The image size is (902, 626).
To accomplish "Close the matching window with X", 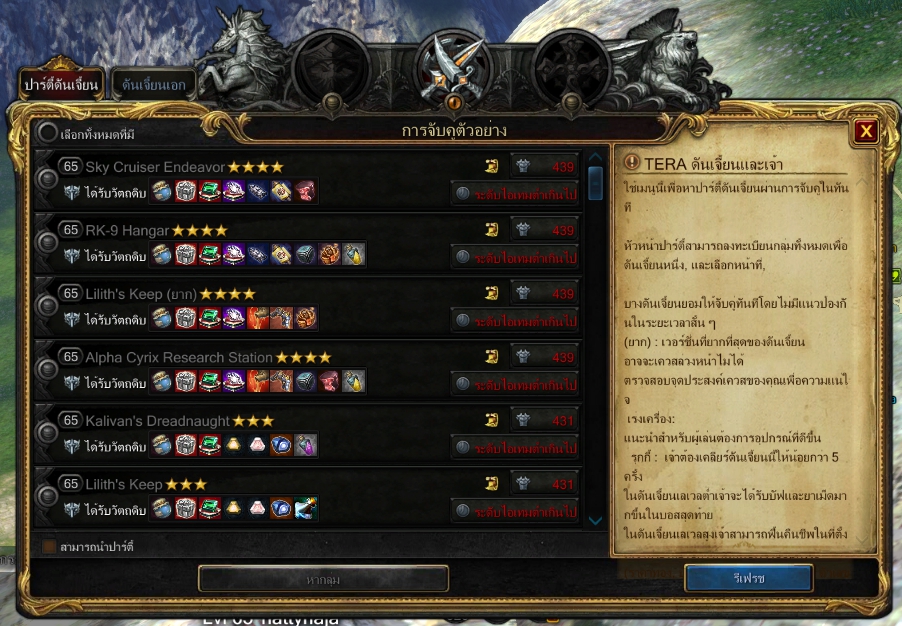I will [x=866, y=131].
